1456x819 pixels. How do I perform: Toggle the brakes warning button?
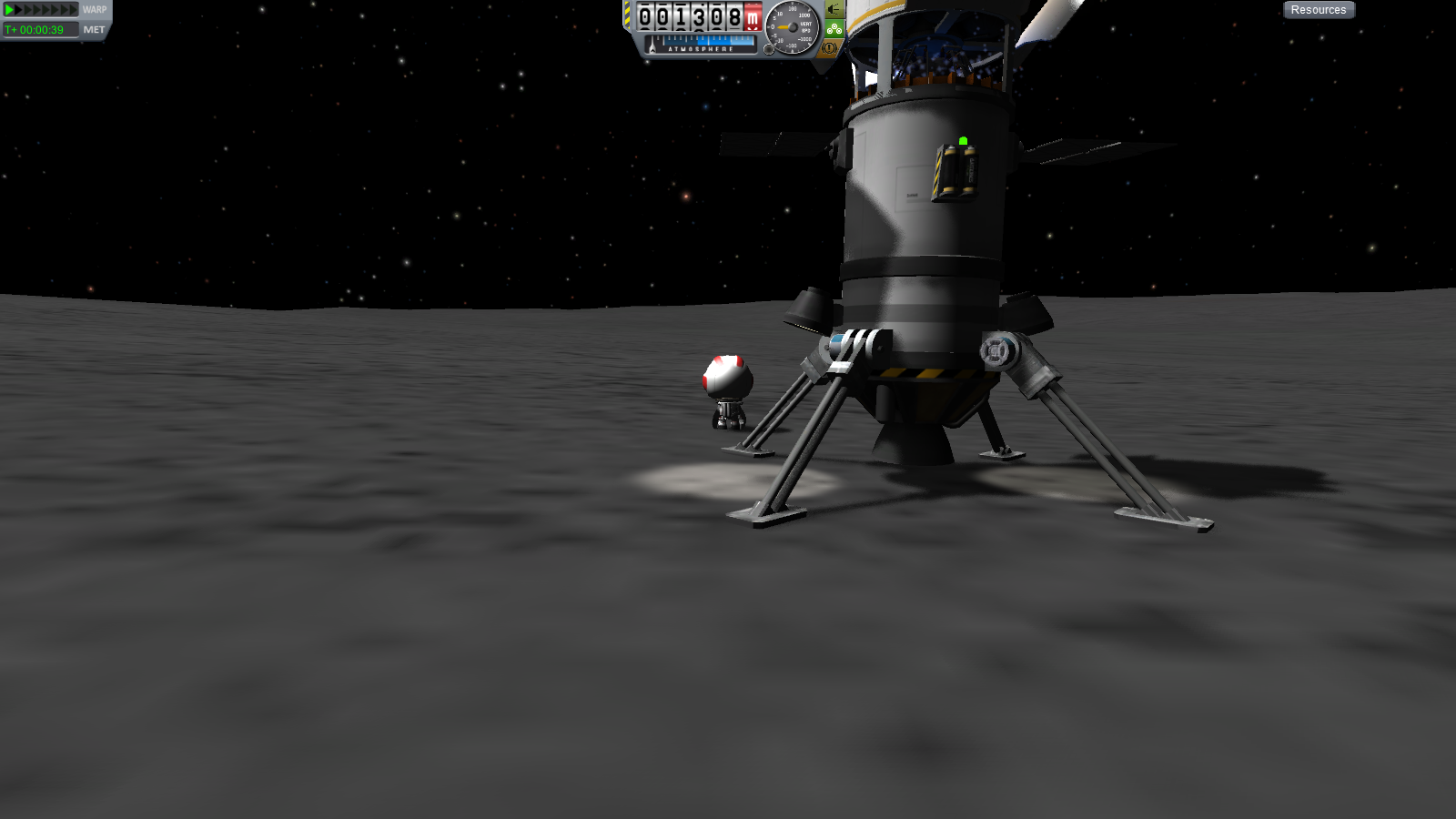[831, 47]
